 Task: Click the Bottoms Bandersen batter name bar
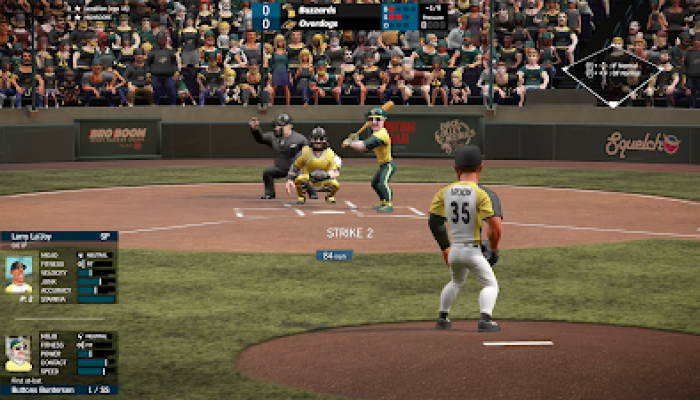click(x=58, y=389)
